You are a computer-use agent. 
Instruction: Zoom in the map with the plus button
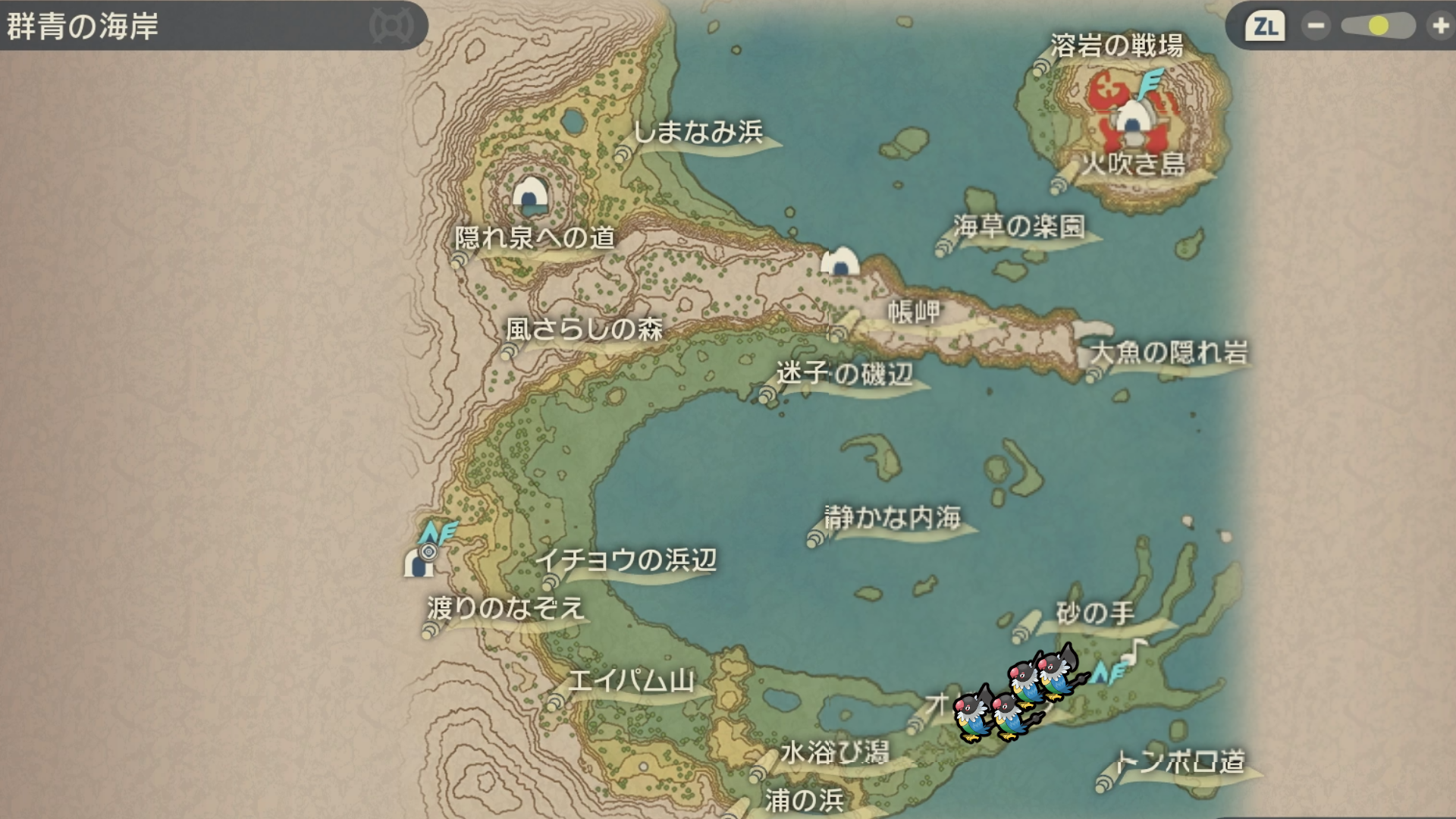pyautogui.click(x=1439, y=27)
